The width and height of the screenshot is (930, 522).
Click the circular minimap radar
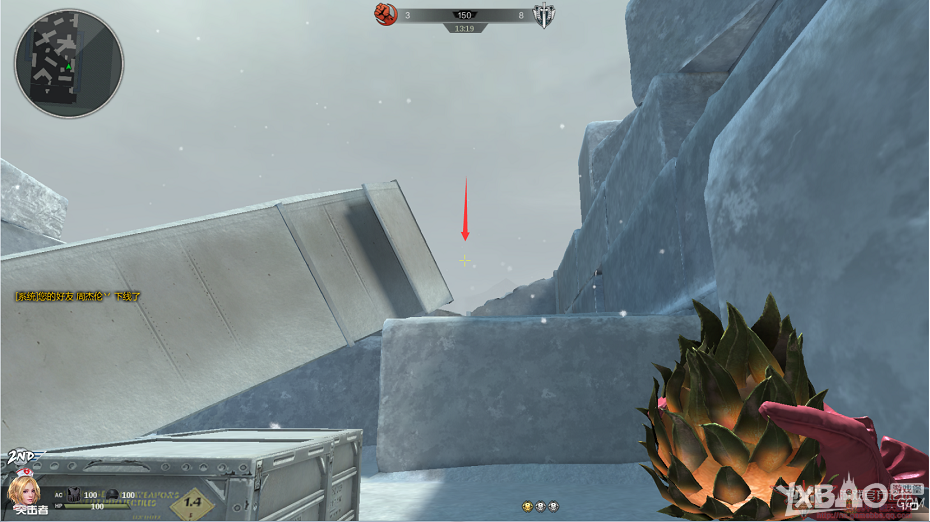69,63
